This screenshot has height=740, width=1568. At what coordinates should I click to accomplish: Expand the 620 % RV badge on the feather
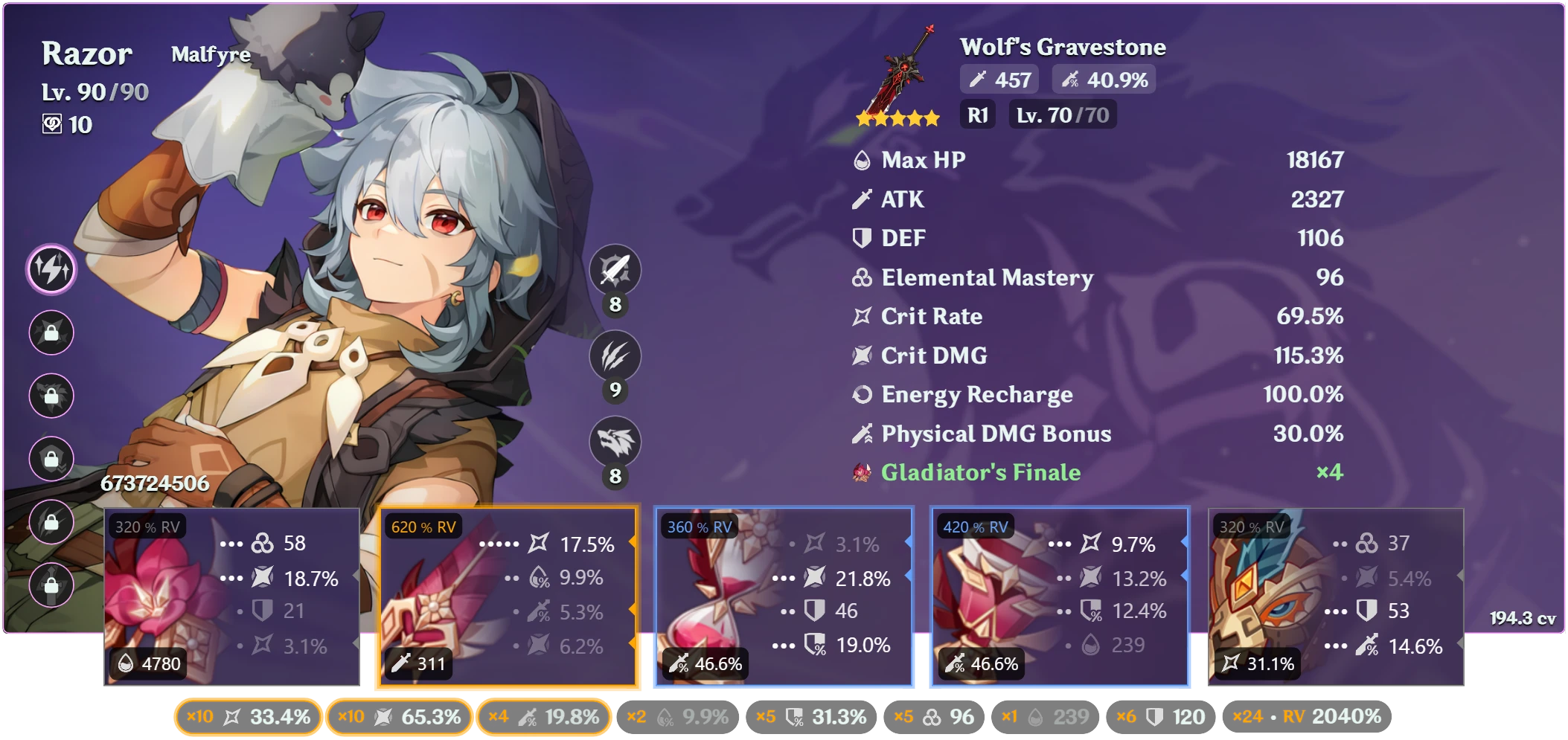424,526
